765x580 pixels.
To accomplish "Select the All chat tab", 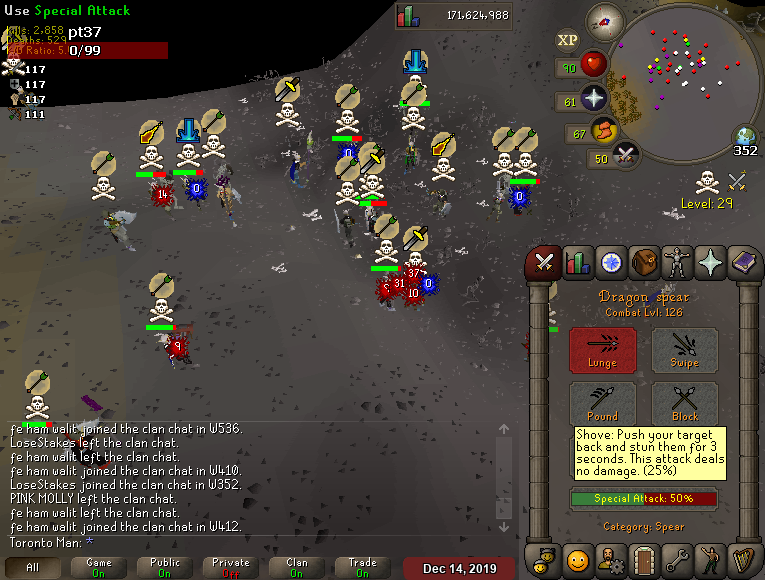I will [33, 567].
